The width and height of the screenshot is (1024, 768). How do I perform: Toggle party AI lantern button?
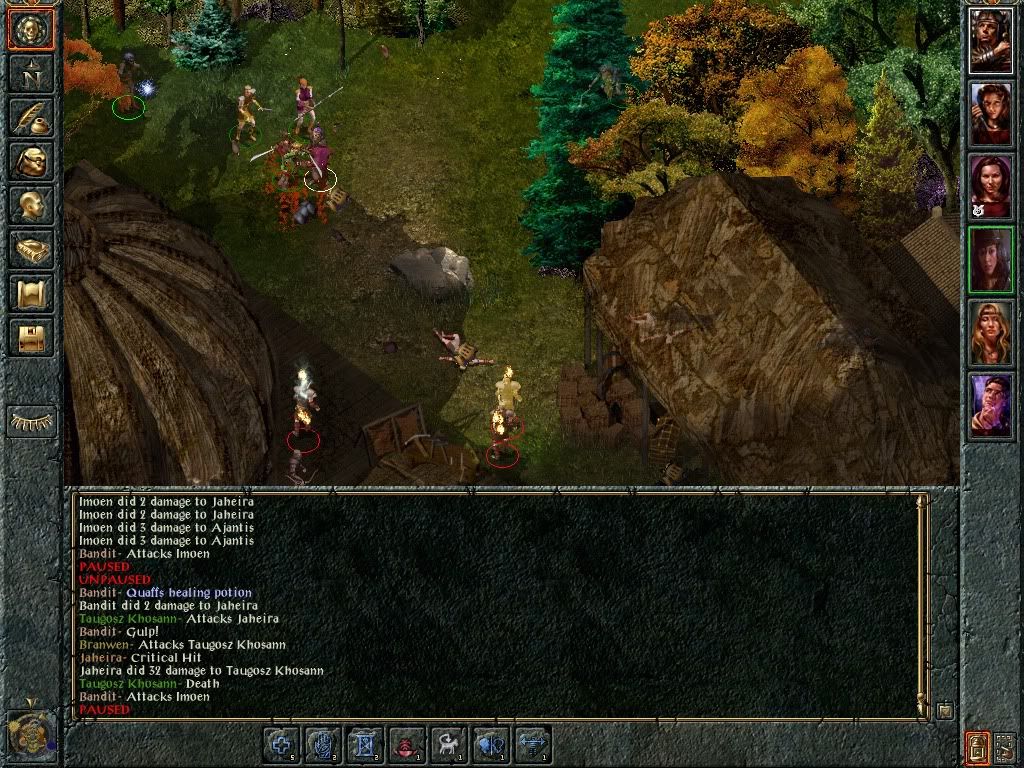[977, 746]
